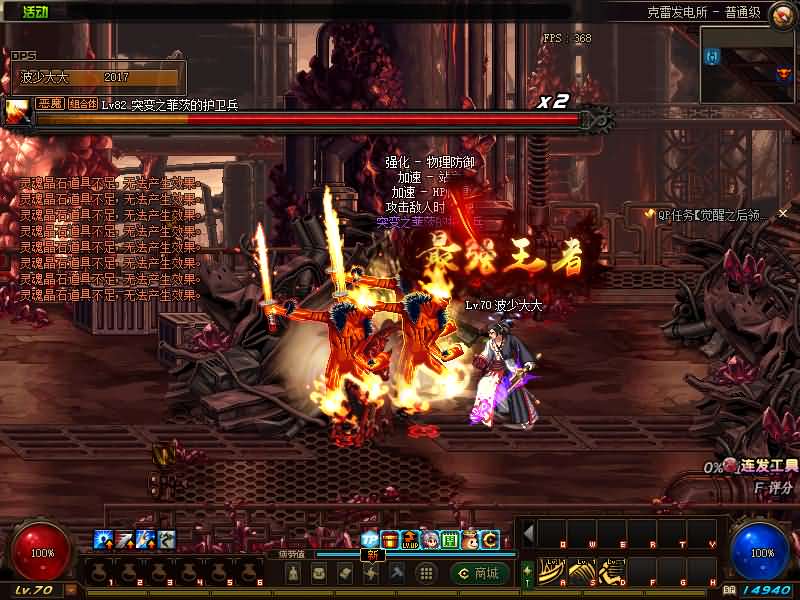Open the character silhouette menu icon
This screenshot has width=800, height=600.
click(x=293, y=573)
